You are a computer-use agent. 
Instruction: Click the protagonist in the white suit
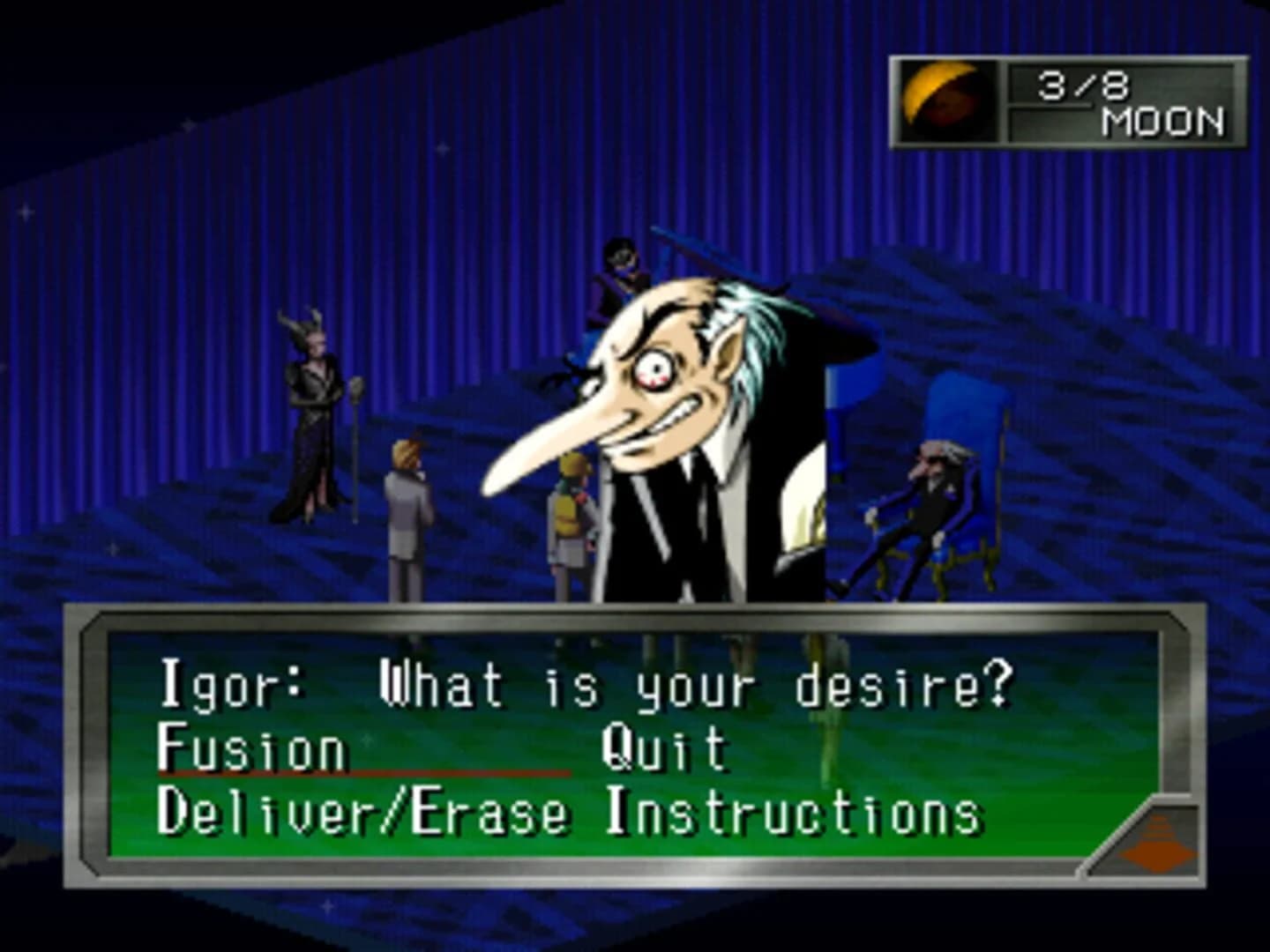(408, 511)
